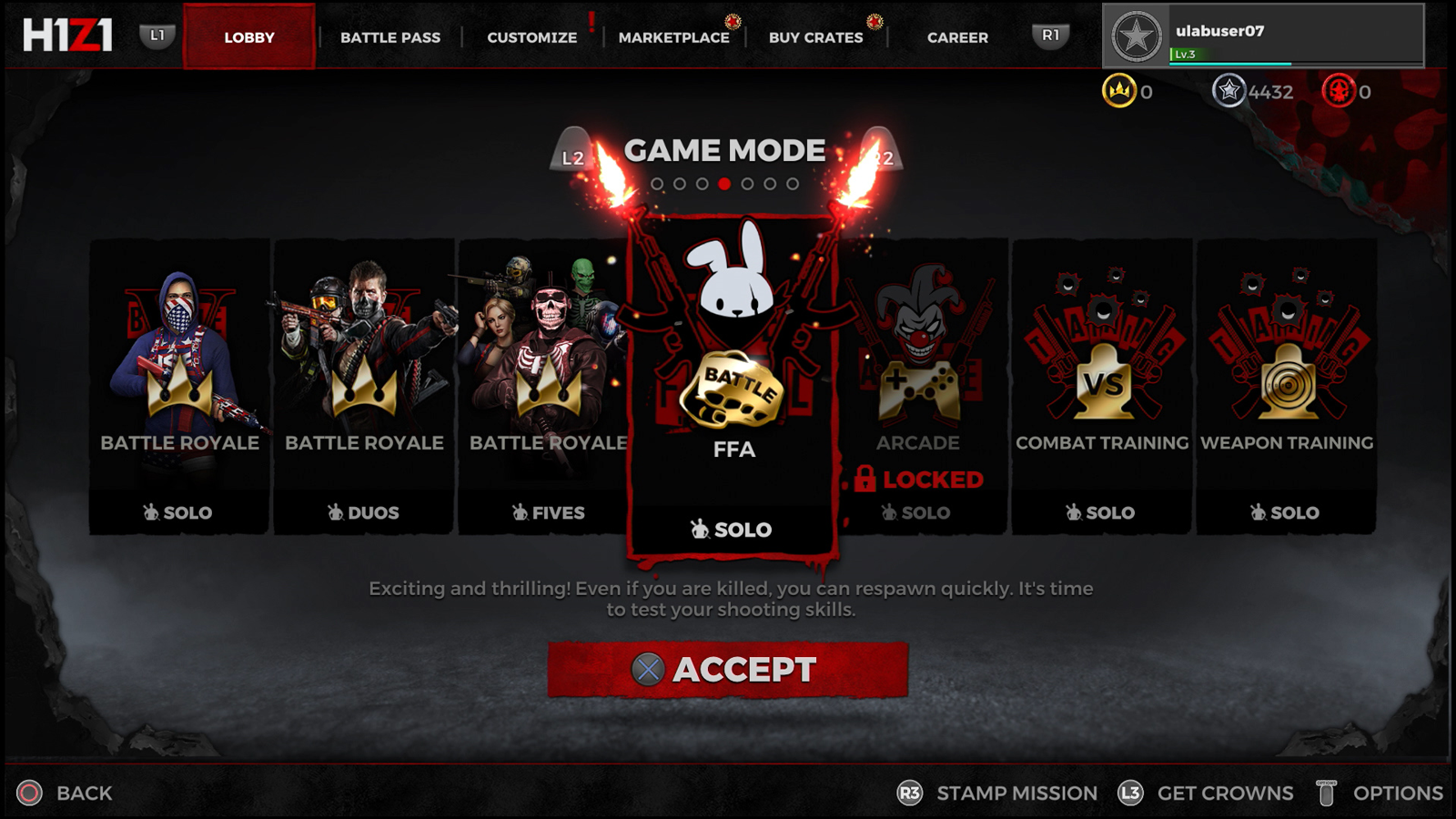Open the Career tab
The height and width of the screenshot is (819, 1456).
click(957, 37)
